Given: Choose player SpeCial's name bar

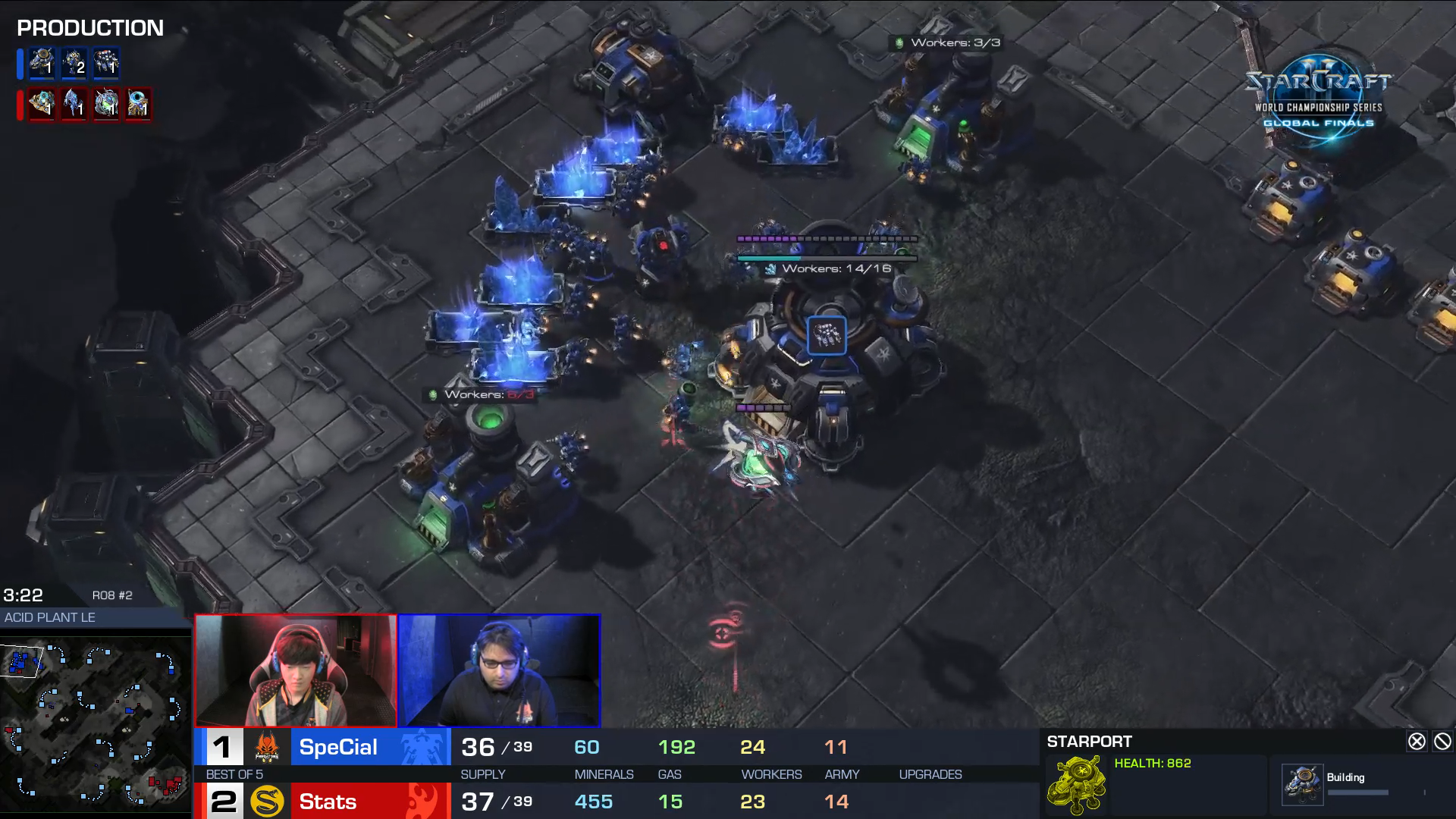Looking at the screenshot, I should tap(338, 748).
